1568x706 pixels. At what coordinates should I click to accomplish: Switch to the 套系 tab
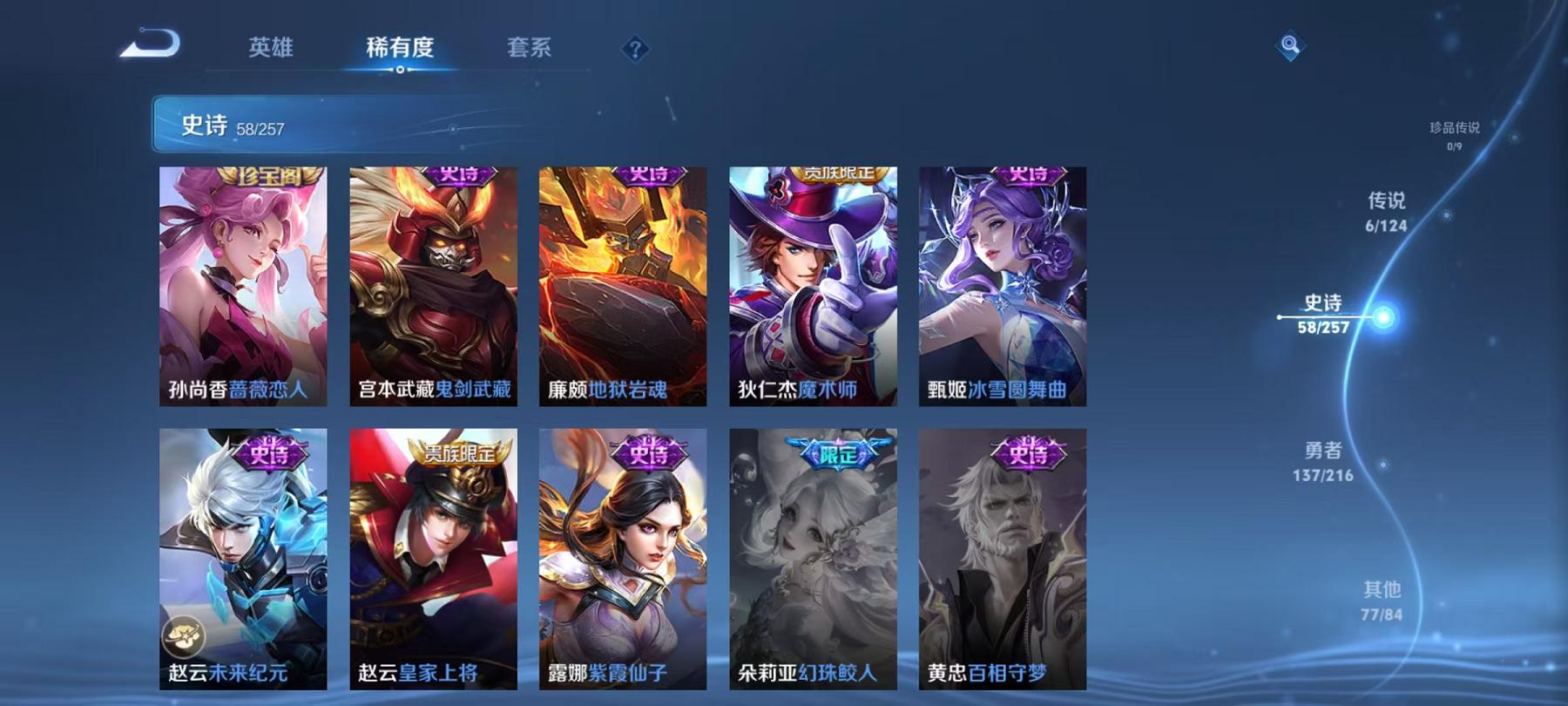(531, 50)
